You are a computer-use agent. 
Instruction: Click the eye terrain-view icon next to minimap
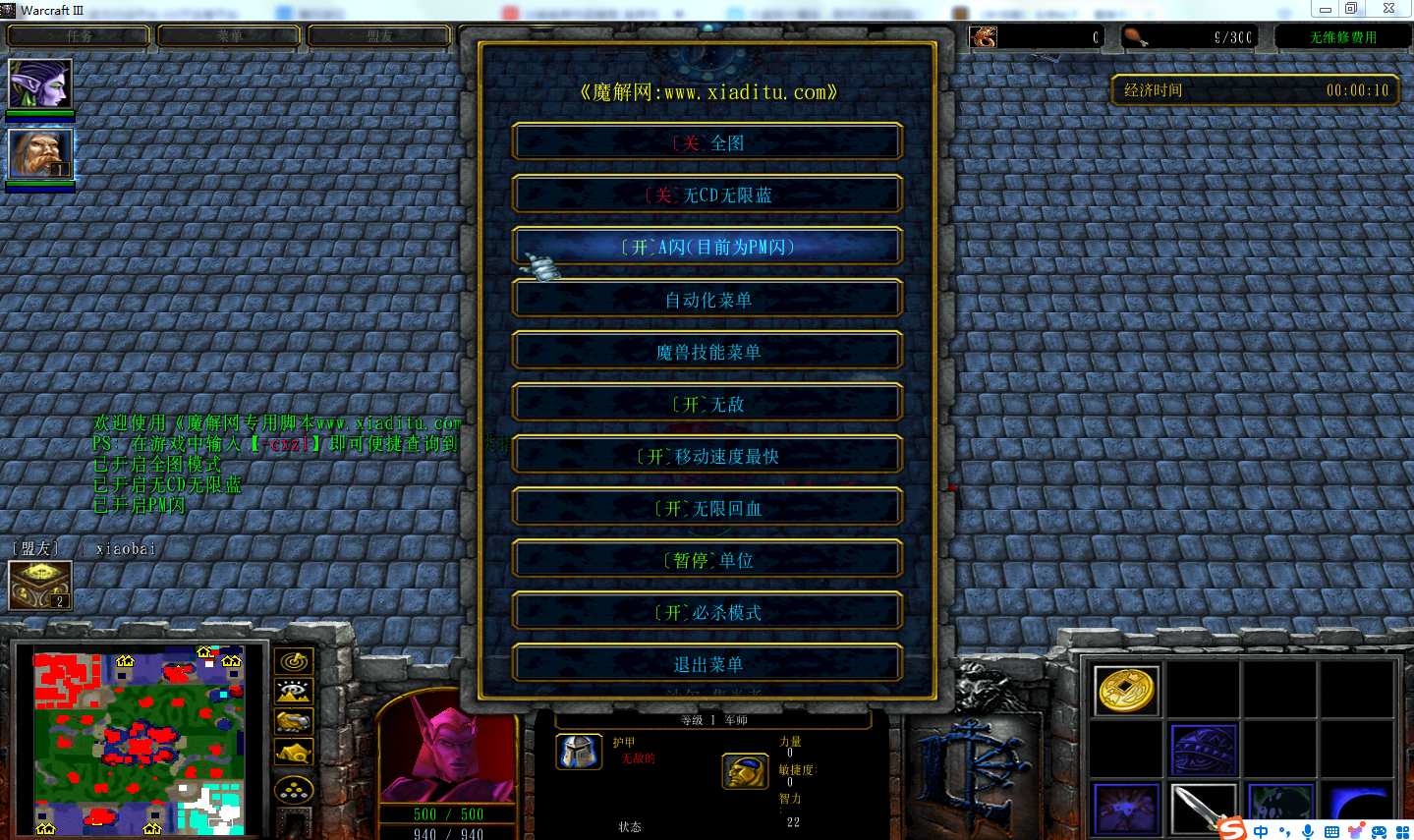(294, 691)
